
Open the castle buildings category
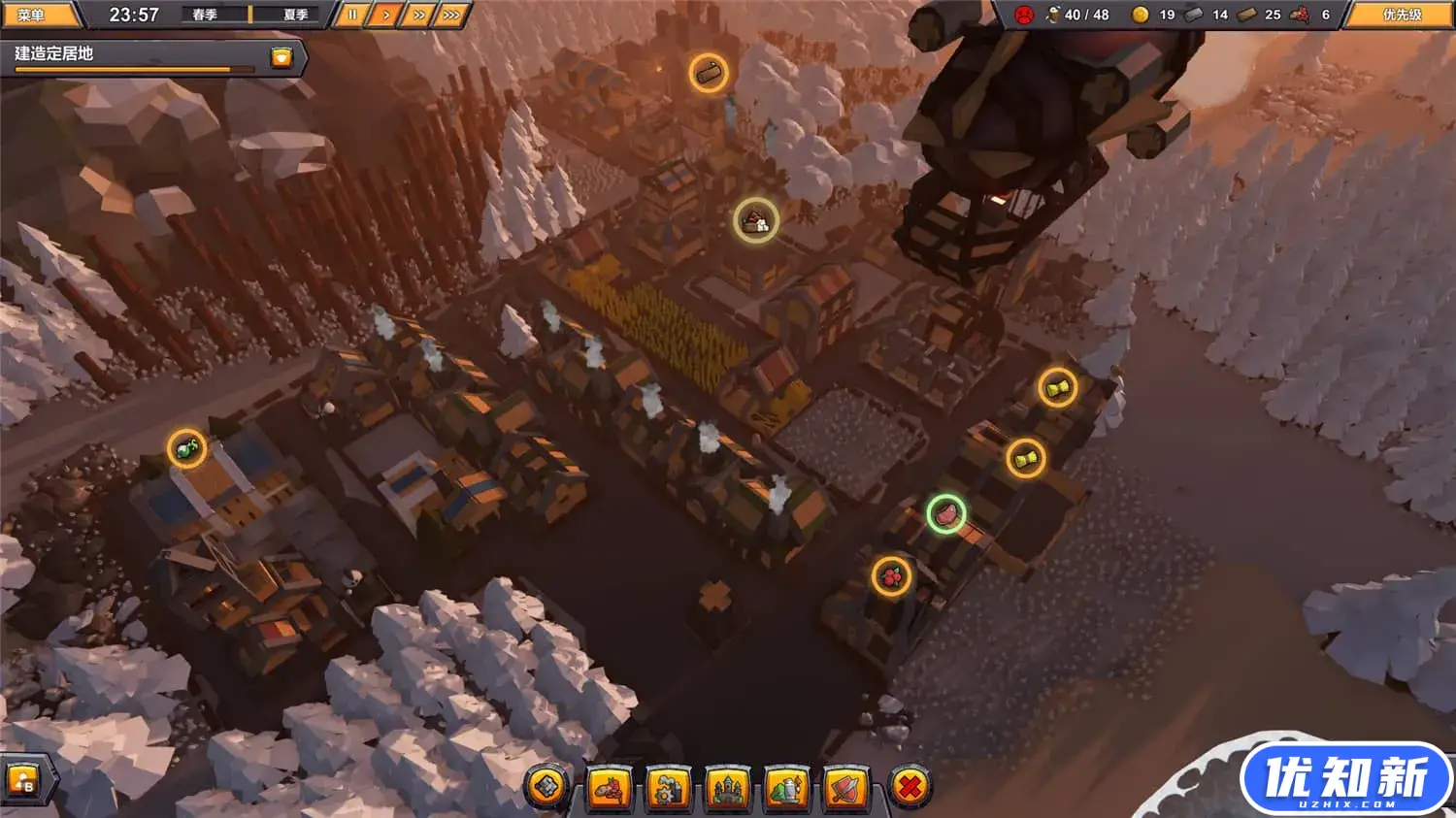click(727, 787)
